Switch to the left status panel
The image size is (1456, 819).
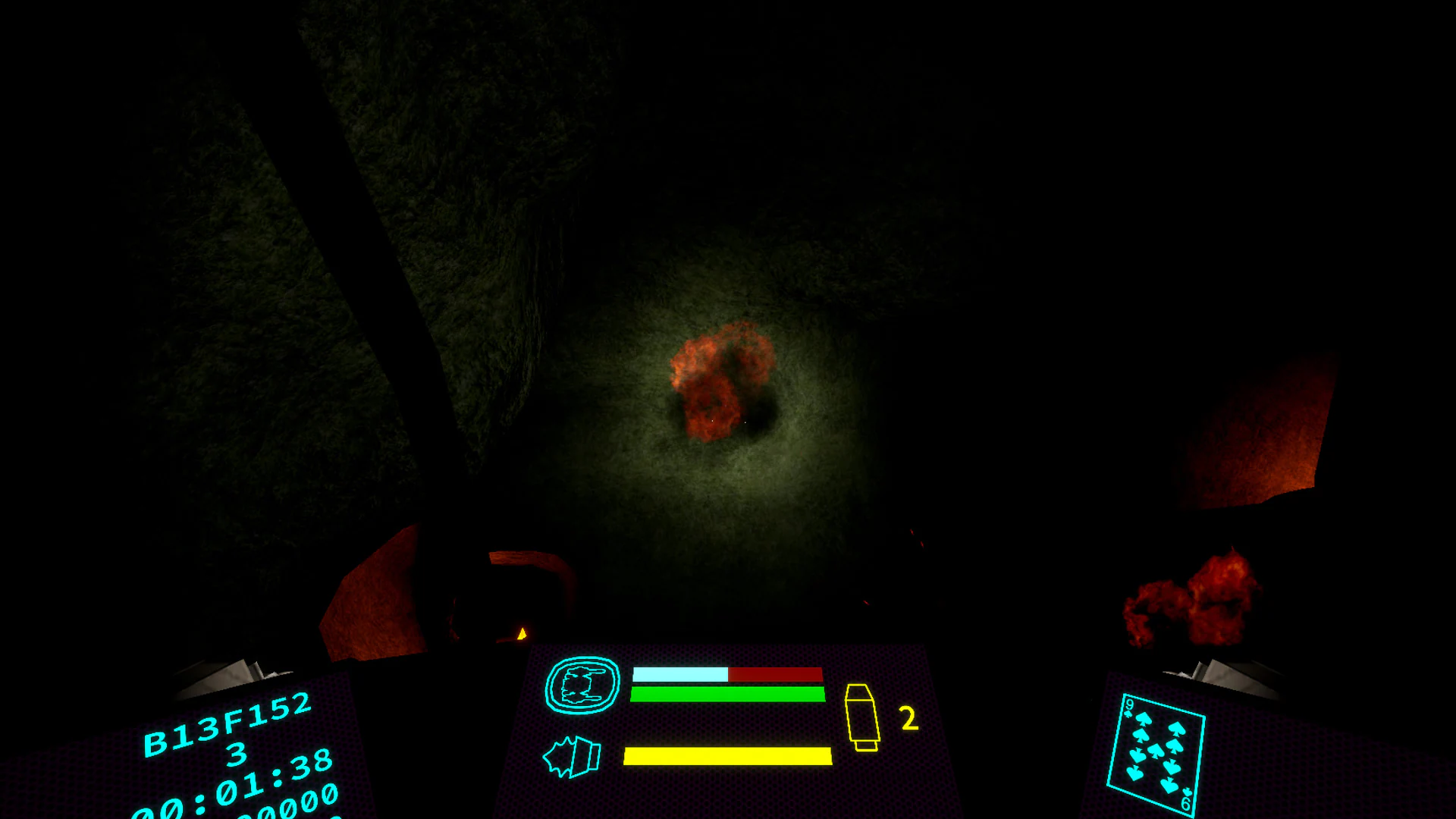(227, 758)
